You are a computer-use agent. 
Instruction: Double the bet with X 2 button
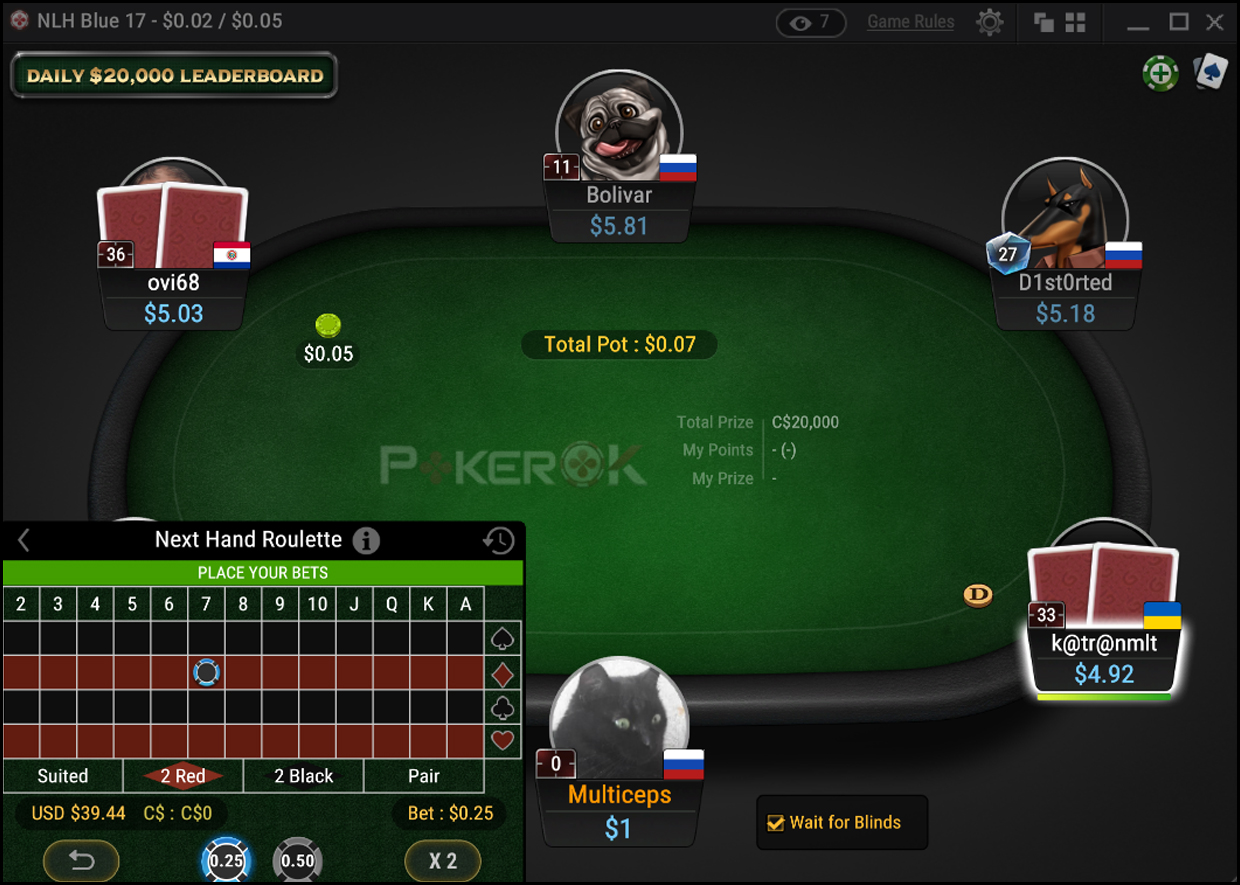[443, 860]
